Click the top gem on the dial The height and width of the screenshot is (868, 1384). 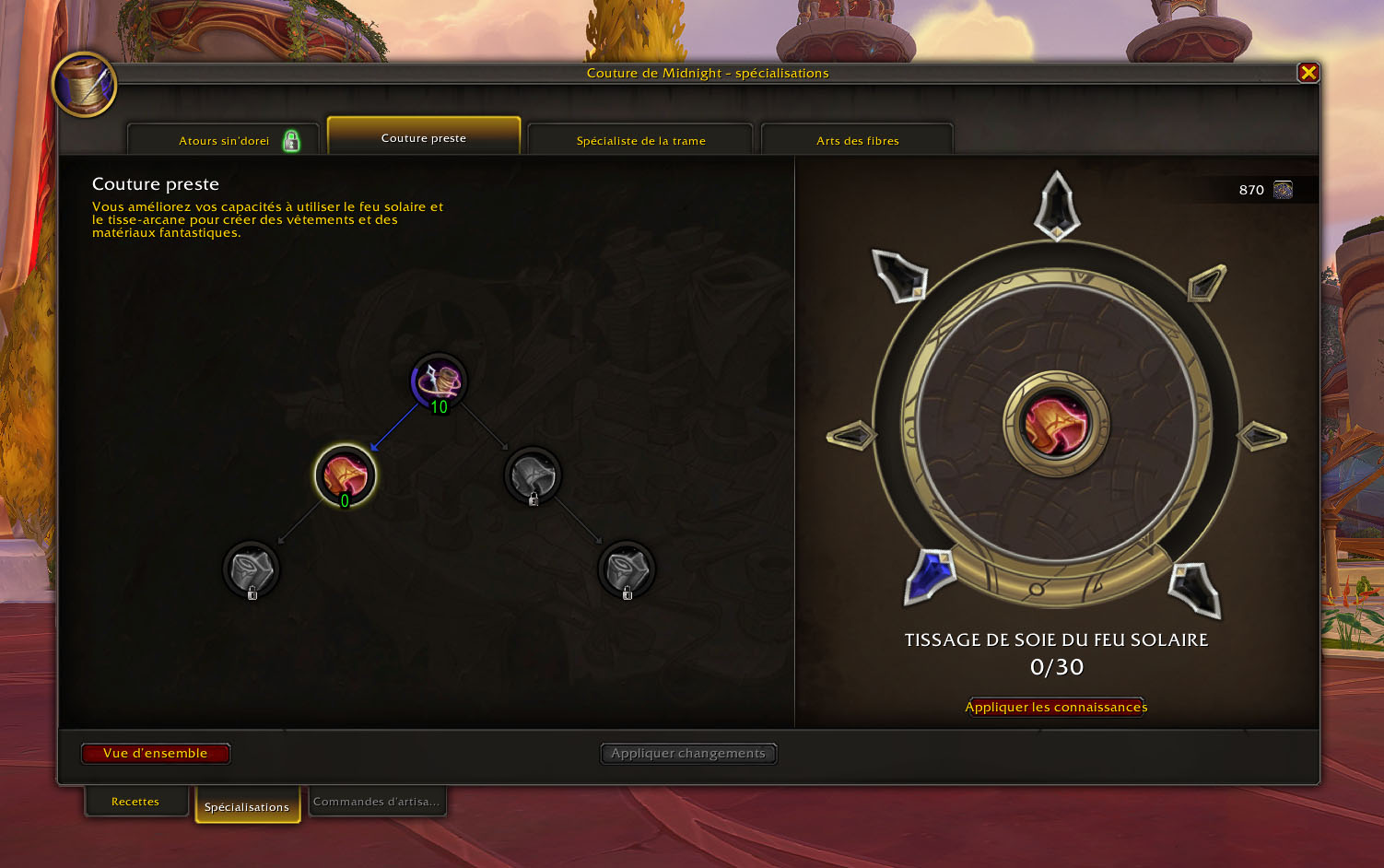point(1057,204)
